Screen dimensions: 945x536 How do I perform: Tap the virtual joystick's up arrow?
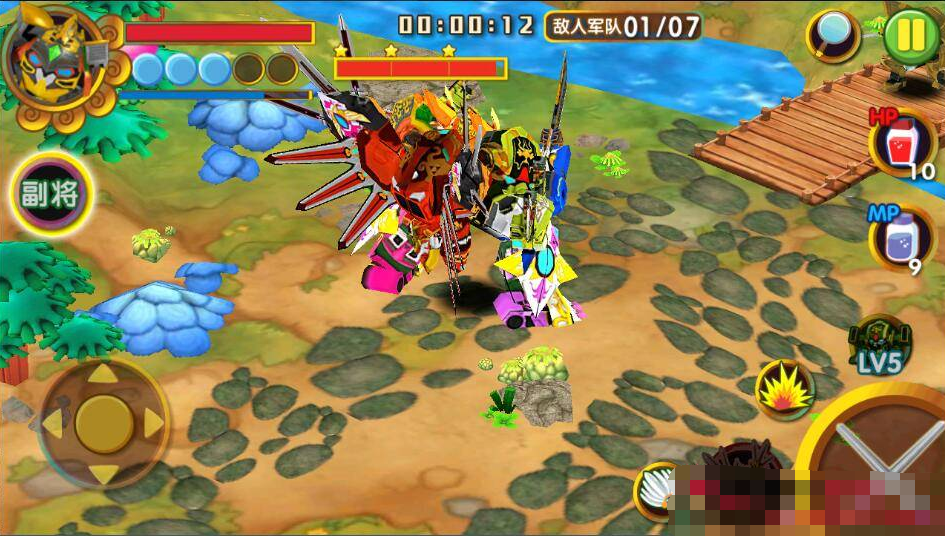(103, 375)
